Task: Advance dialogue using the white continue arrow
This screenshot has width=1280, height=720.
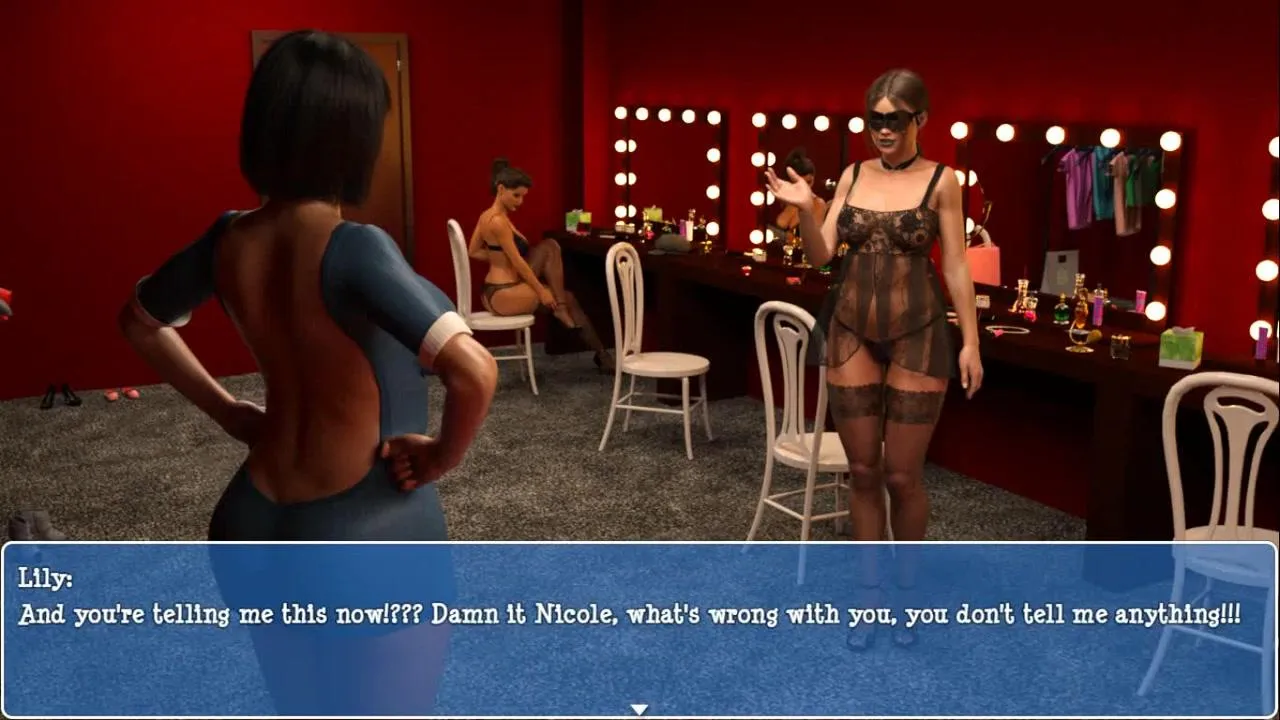Action: point(639,709)
